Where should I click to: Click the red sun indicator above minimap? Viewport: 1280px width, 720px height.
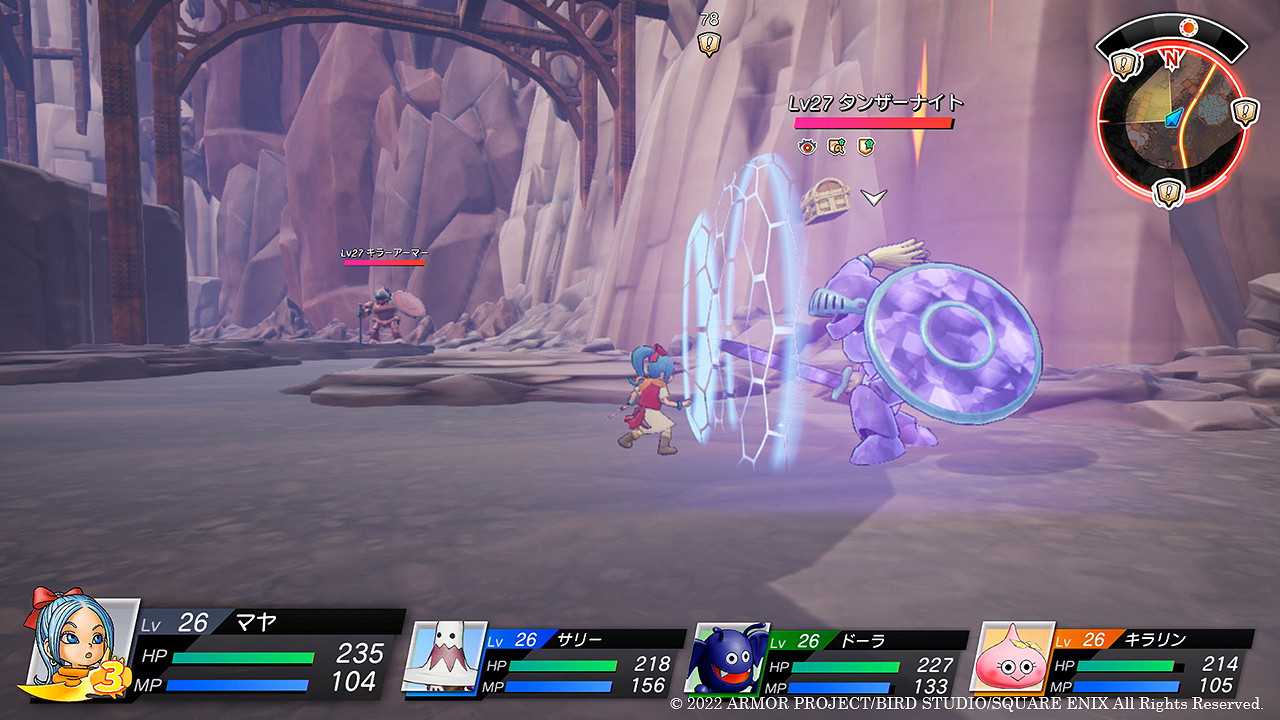tap(1188, 27)
